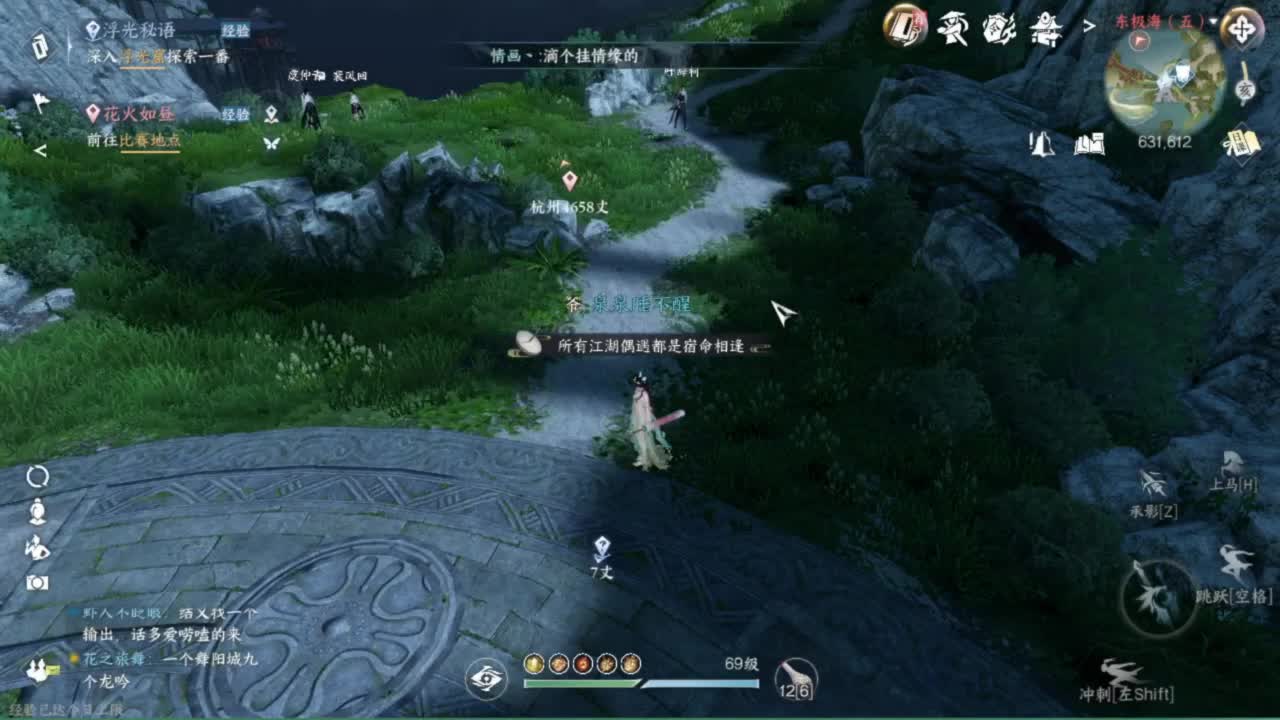1280x720 pixels.
Task: Open the bell notifications icon under minimap
Action: tap(1040, 145)
